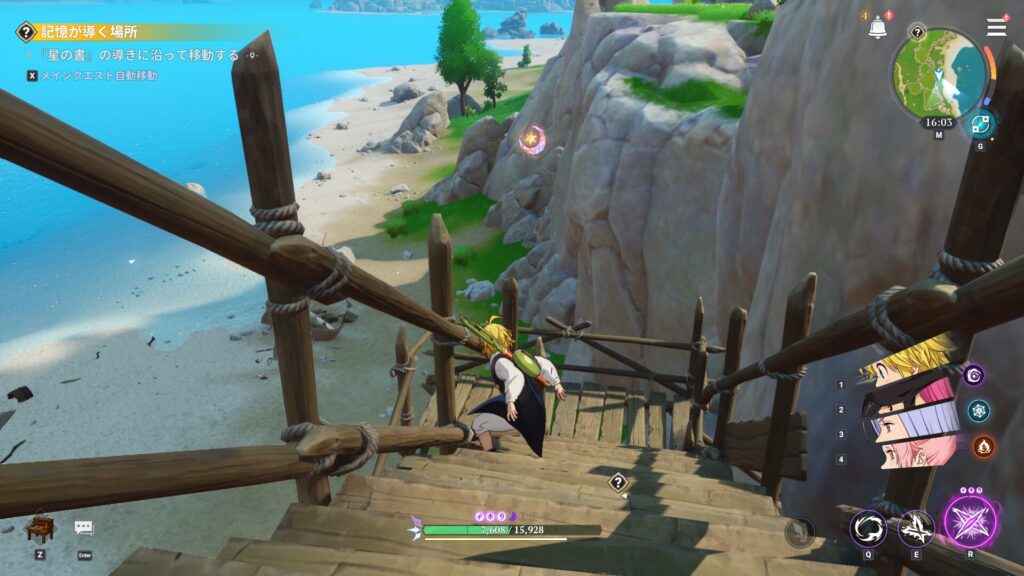1024x576 pixels.
Task: Open the chat speech bubble
Action: click(84, 527)
